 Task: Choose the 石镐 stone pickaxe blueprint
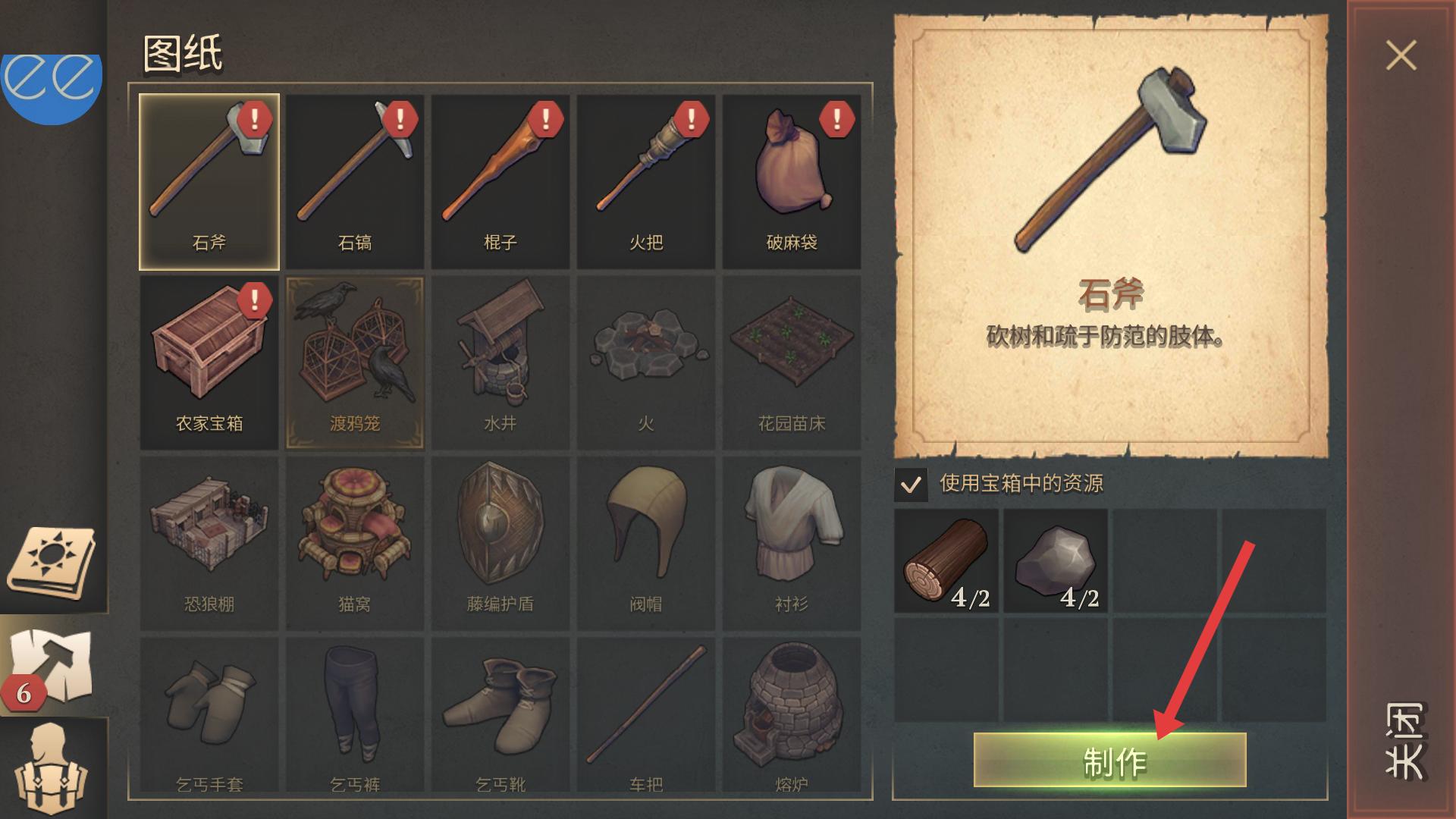(x=355, y=182)
